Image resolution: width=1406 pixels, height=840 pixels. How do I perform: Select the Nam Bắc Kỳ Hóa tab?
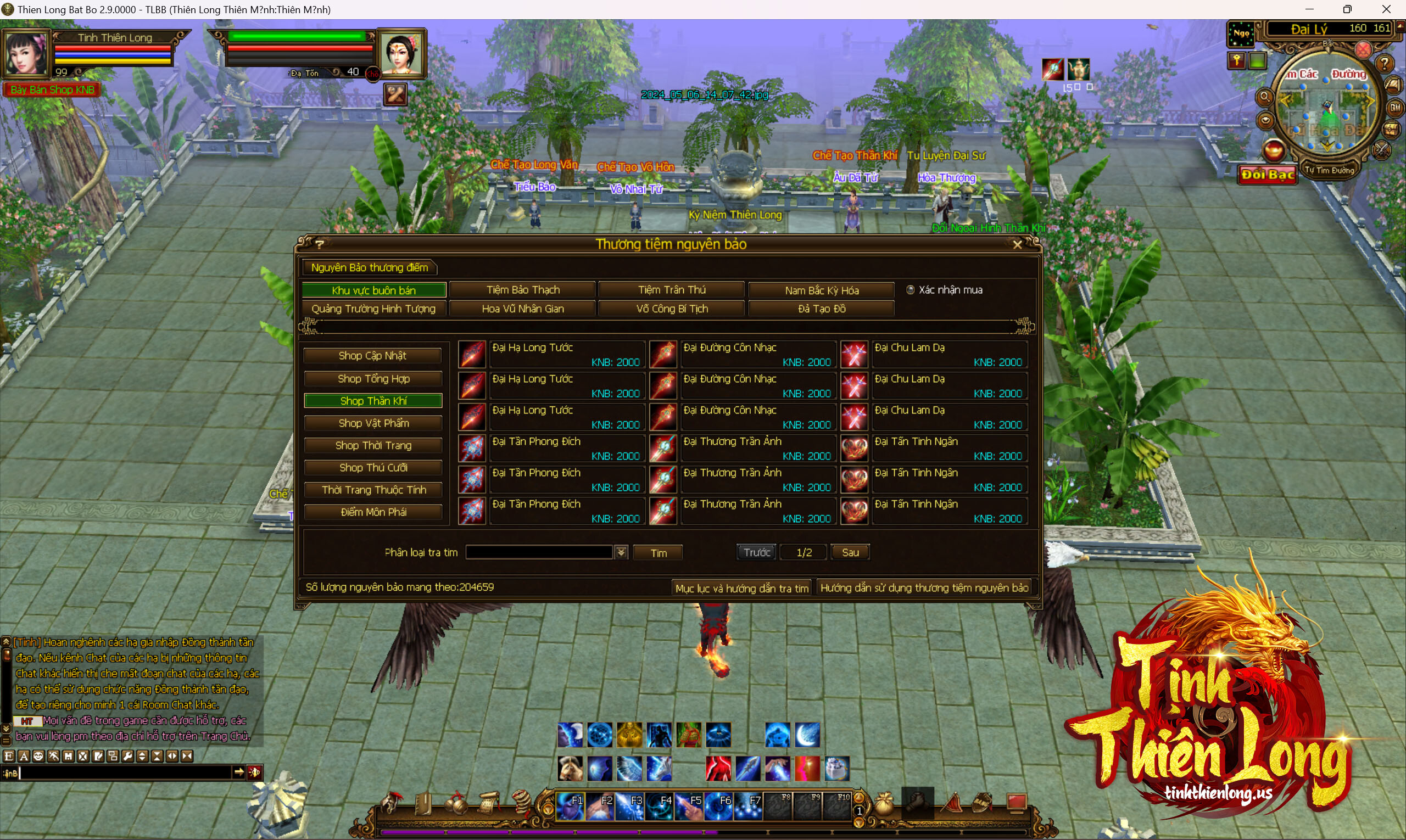[x=821, y=290]
